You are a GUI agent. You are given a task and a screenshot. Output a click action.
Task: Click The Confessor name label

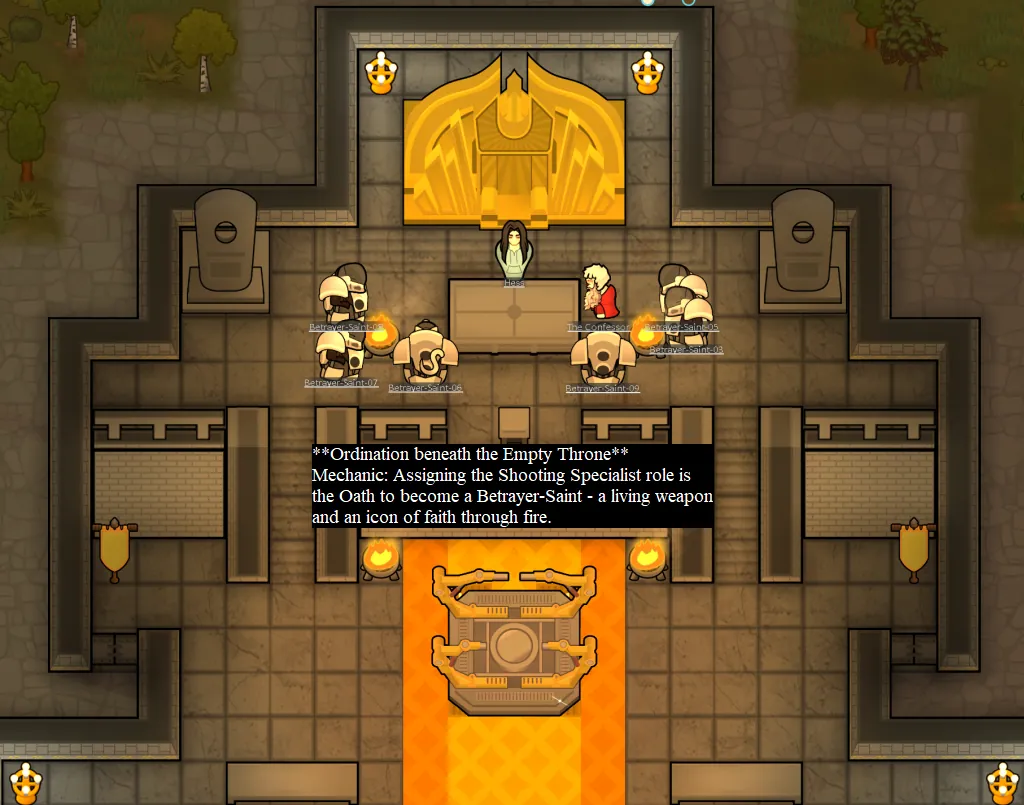click(598, 327)
